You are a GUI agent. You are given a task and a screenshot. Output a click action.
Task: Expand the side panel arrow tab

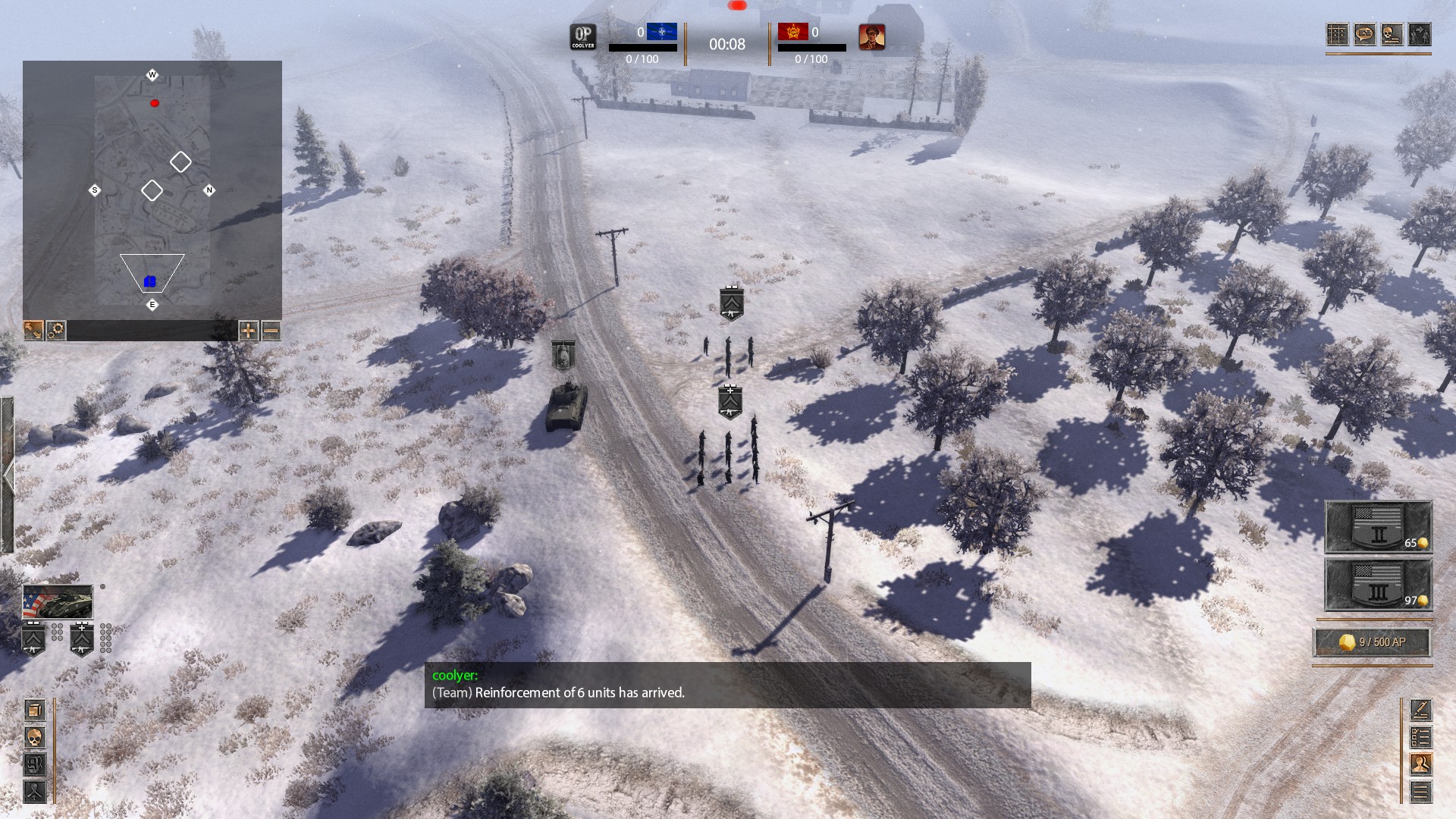(8, 476)
